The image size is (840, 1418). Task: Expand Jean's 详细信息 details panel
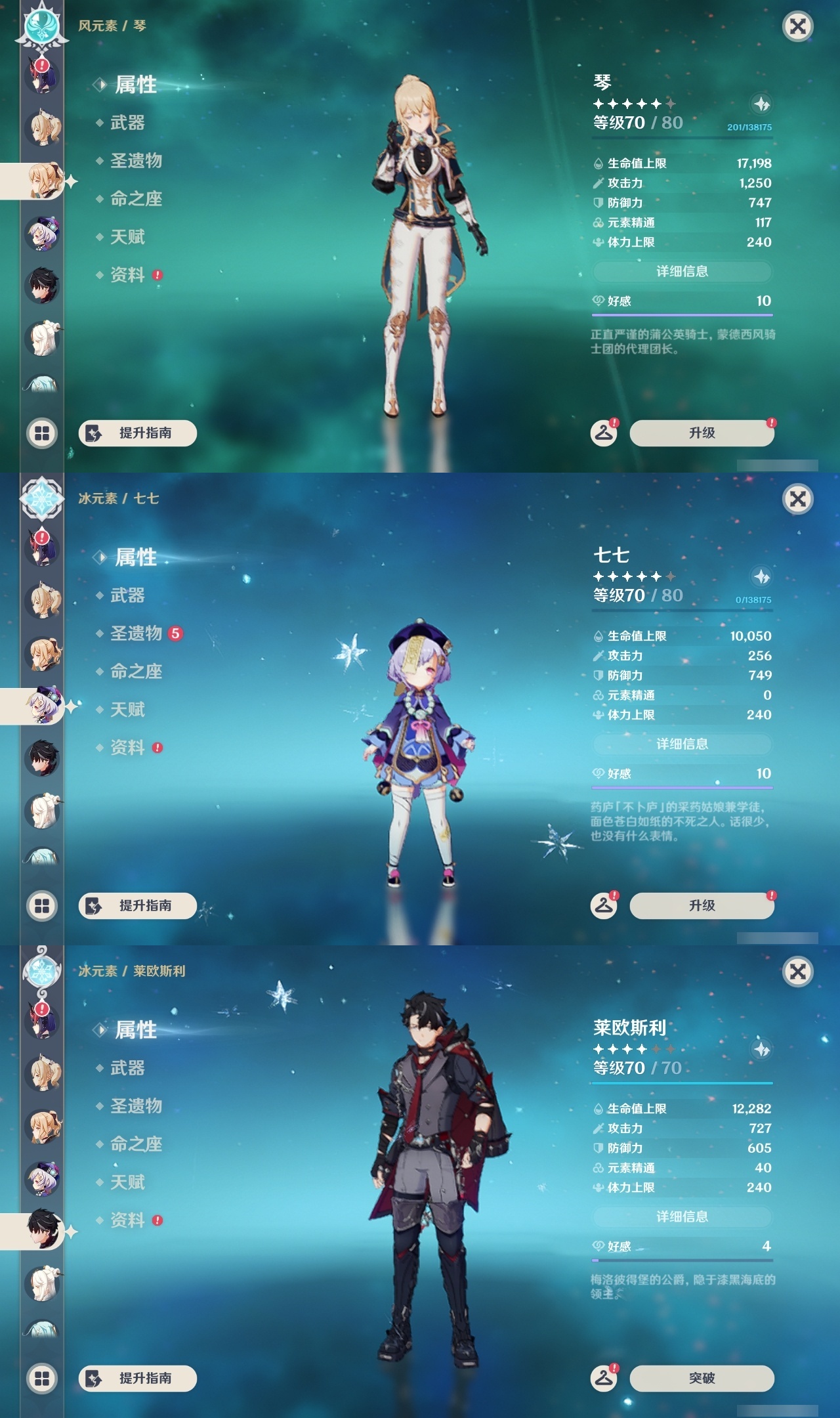coord(682,272)
